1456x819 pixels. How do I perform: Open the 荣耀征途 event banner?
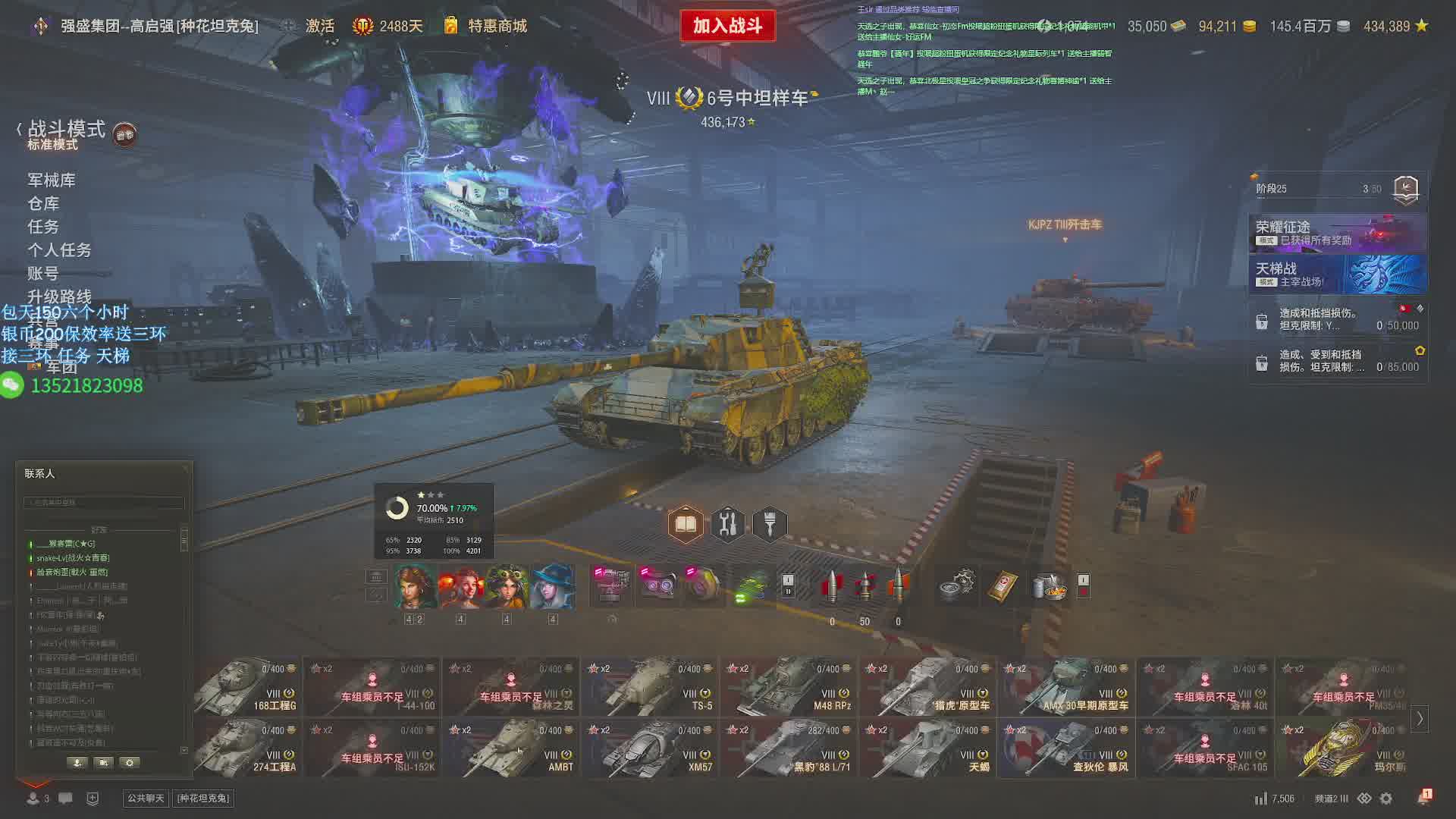tap(1338, 233)
